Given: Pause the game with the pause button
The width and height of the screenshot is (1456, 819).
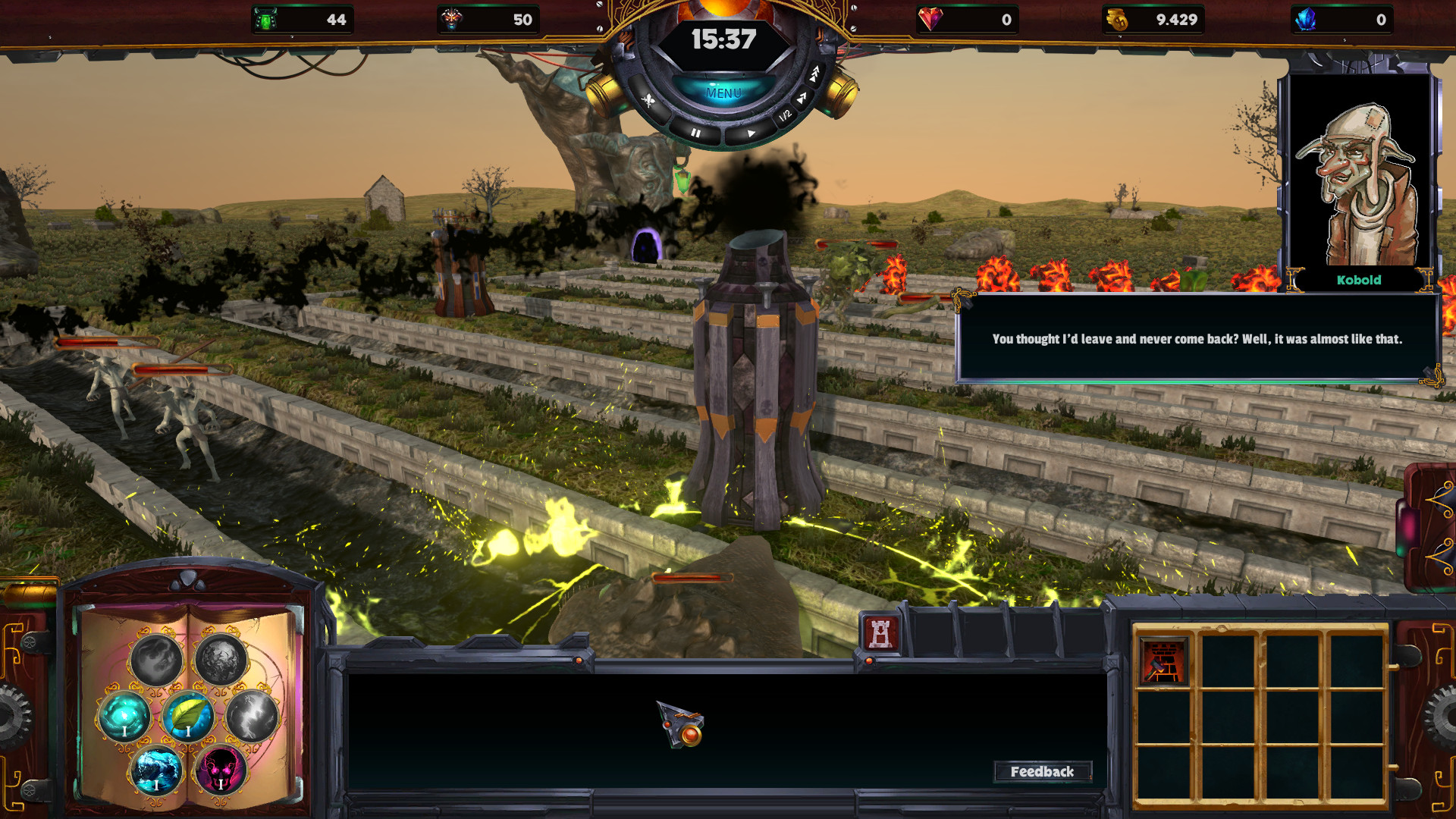Looking at the screenshot, I should point(696,134).
